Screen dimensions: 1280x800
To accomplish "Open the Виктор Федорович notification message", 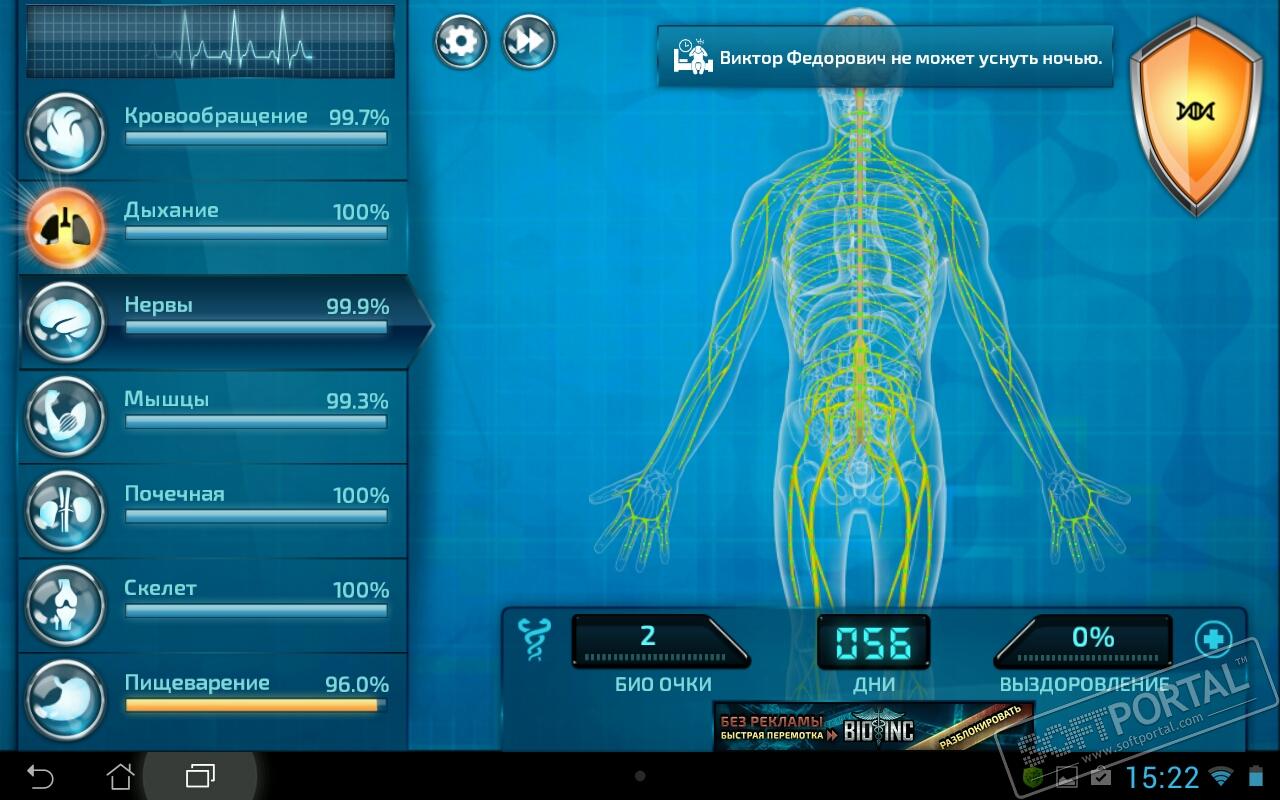I will pyautogui.click(x=885, y=57).
